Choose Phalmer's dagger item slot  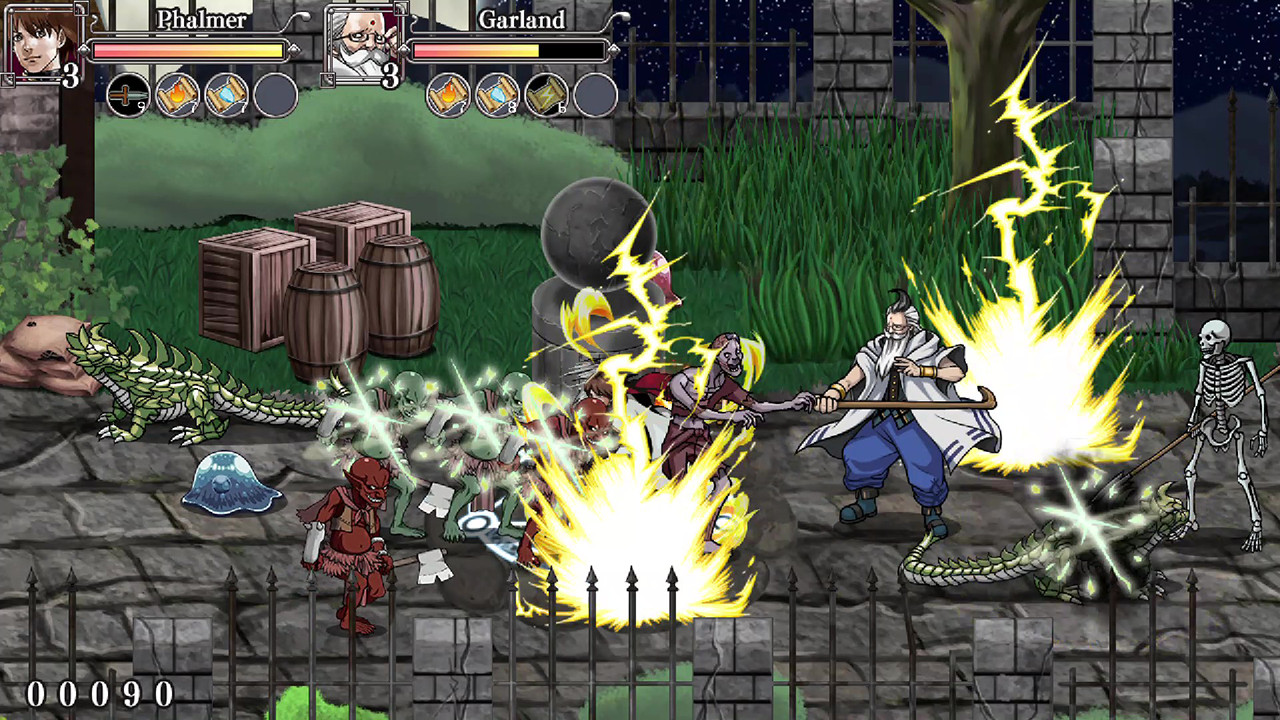[128, 96]
